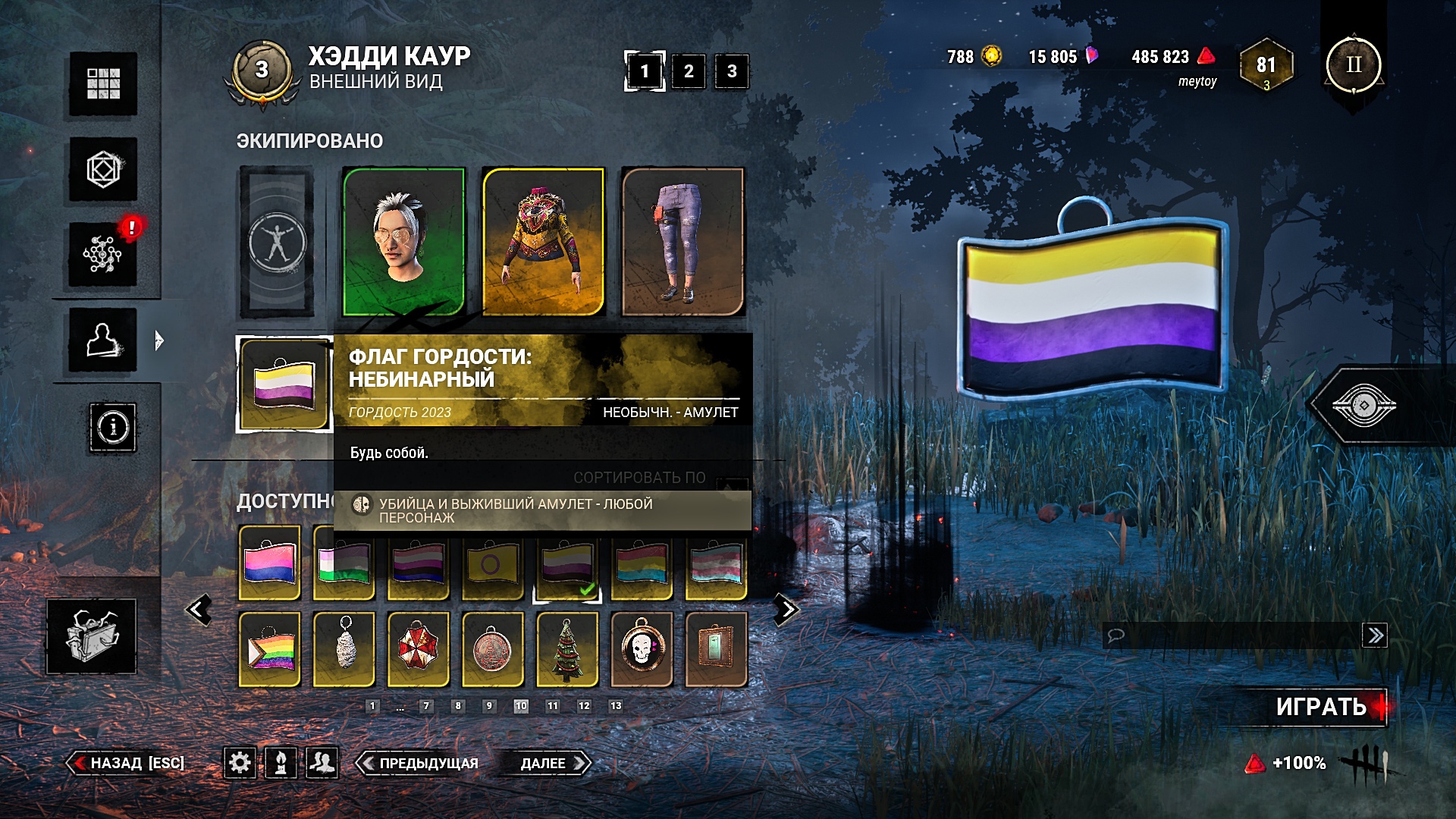This screenshot has width=1456, height=819.
Task: Open the character info panel
Action: tap(113, 428)
